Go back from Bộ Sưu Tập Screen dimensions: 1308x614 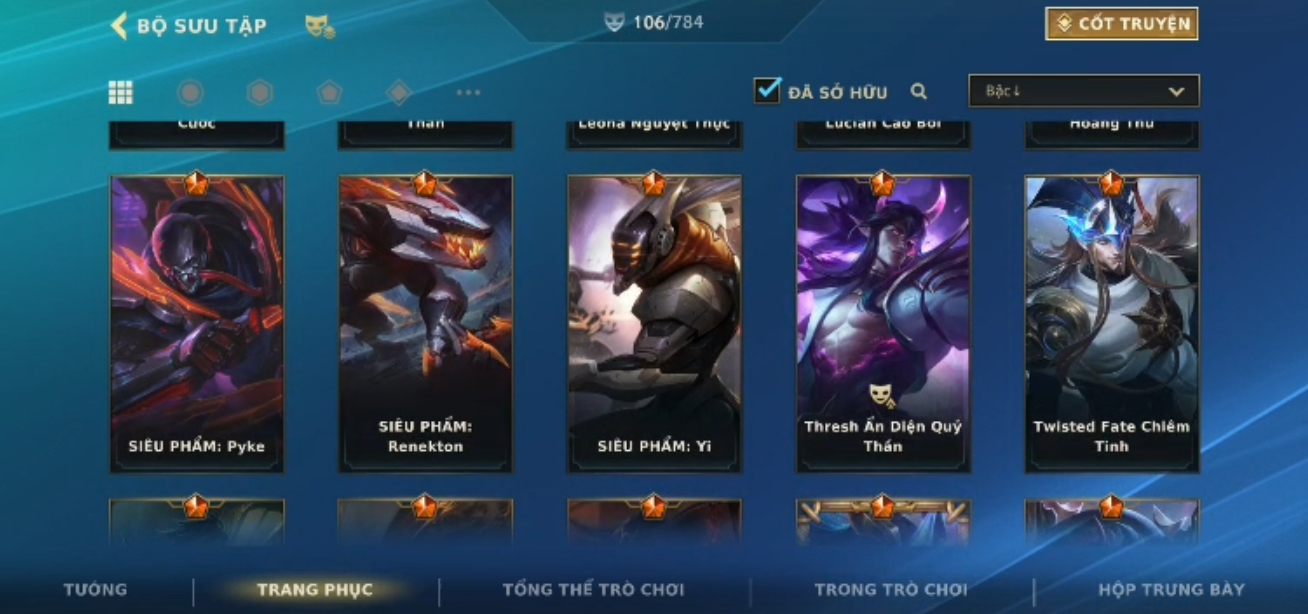[x=119, y=26]
